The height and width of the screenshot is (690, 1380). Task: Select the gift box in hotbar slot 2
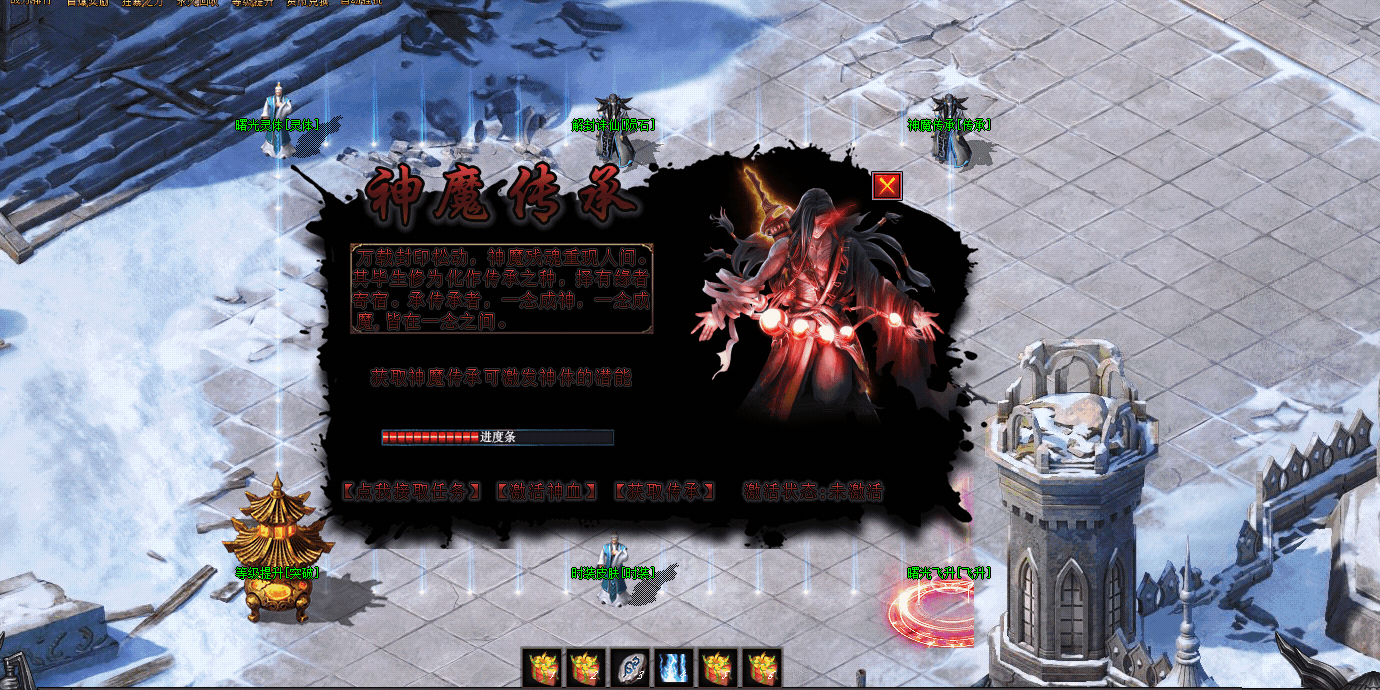click(x=587, y=667)
